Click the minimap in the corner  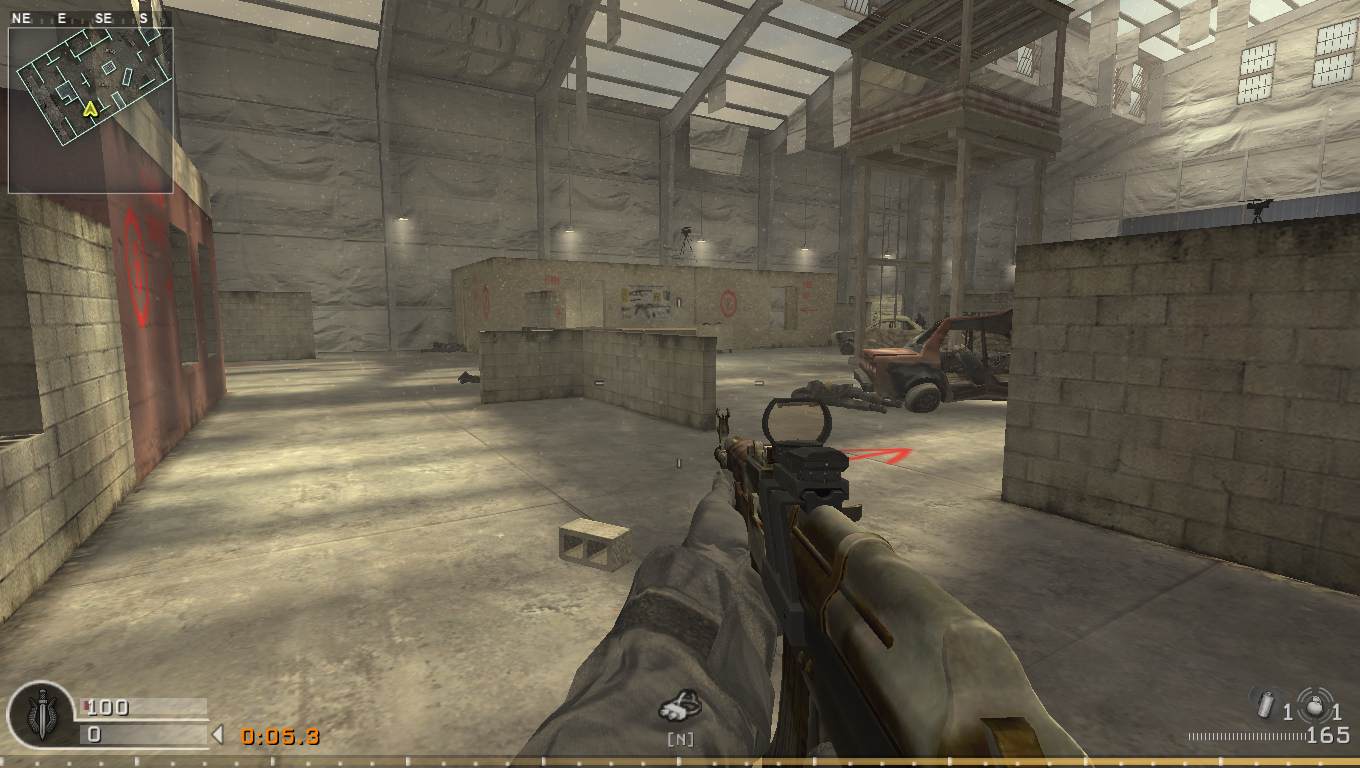(x=90, y=108)
